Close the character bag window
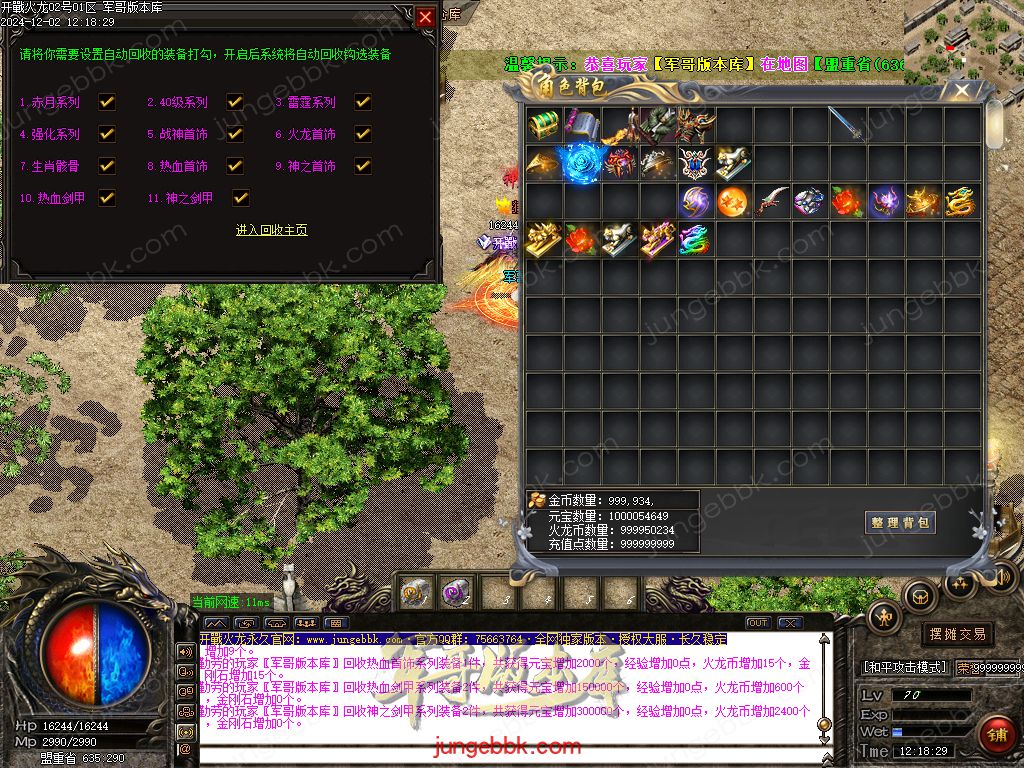This screenshot has height=768, width=1024. (x=962, y=91)
